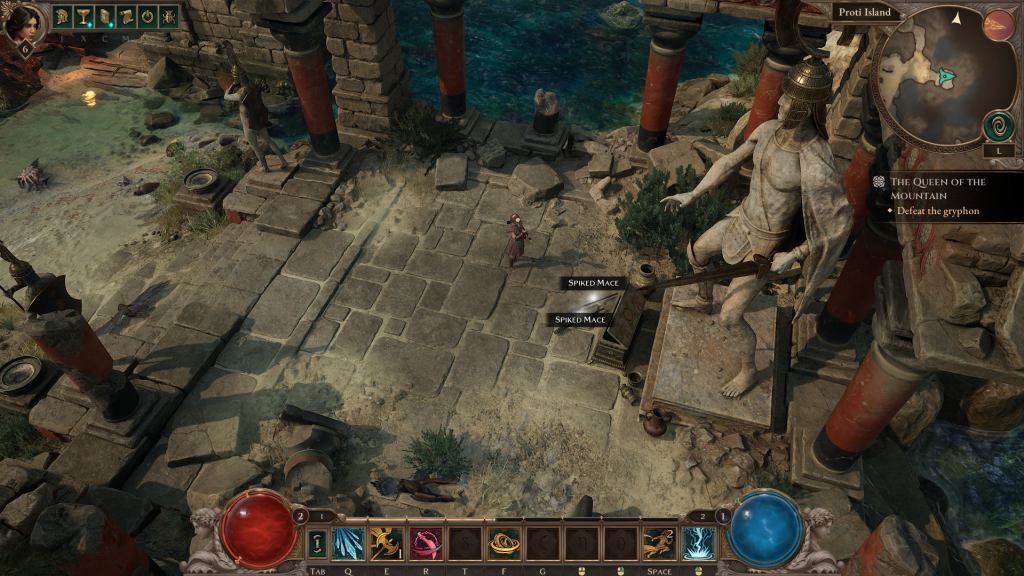
Task: Activate the green spiral button under minimap
Action: point(998,125)
